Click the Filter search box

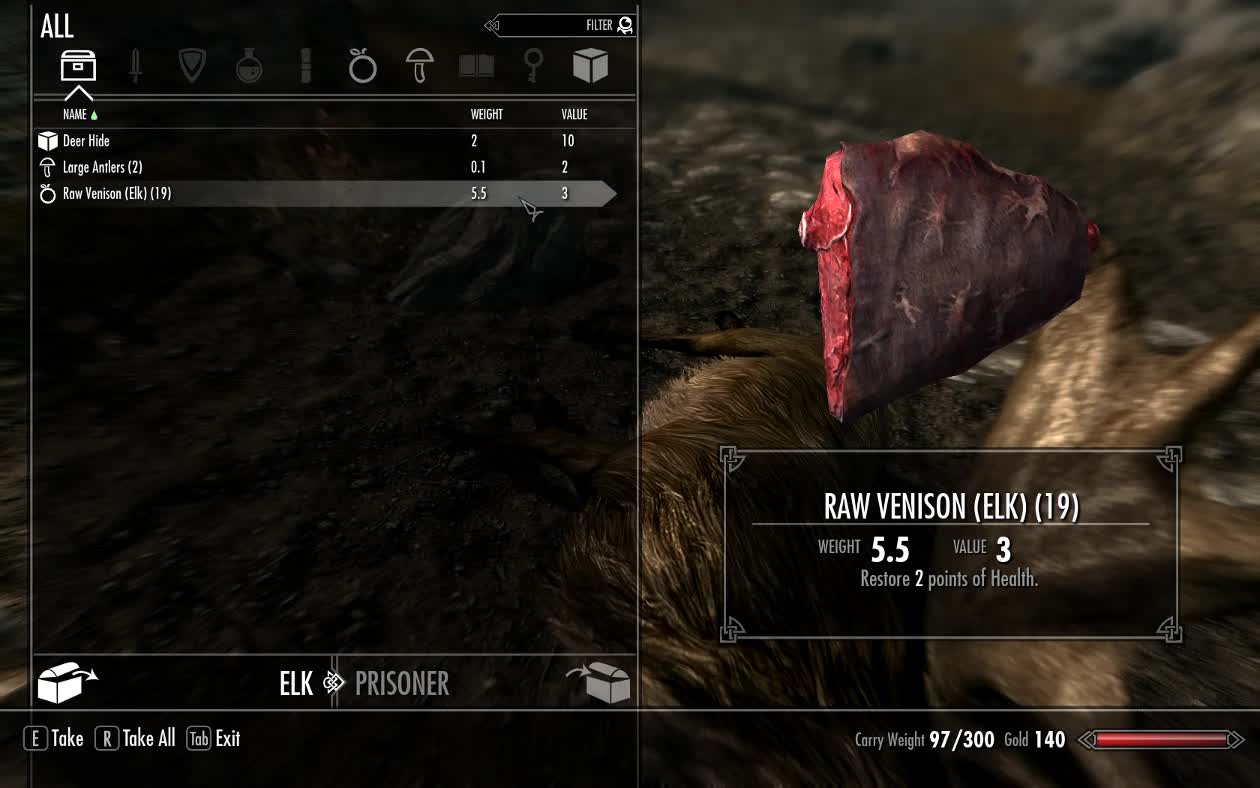[x=560, y=26]
